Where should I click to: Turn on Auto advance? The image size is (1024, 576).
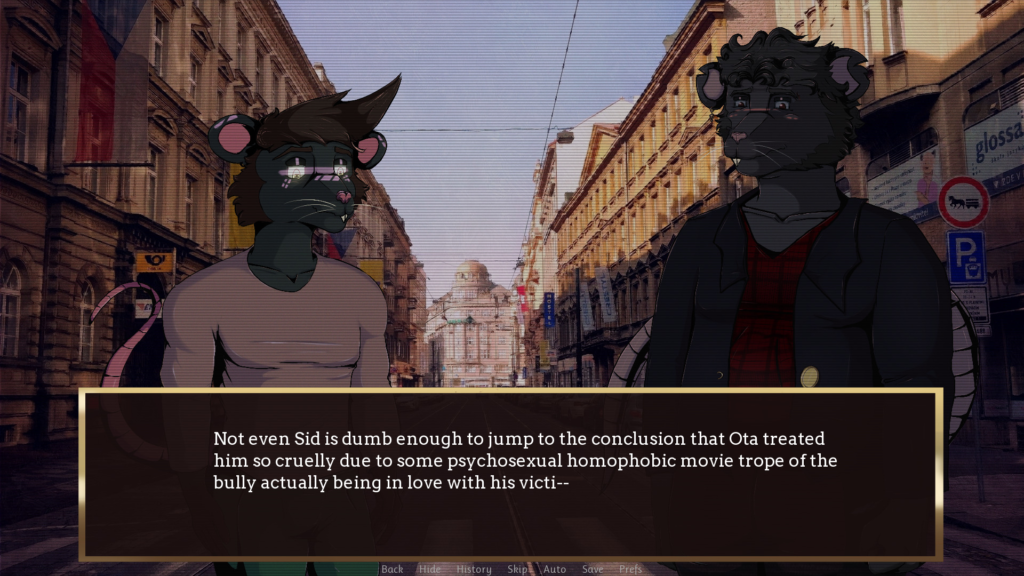[x=554, y=569]
